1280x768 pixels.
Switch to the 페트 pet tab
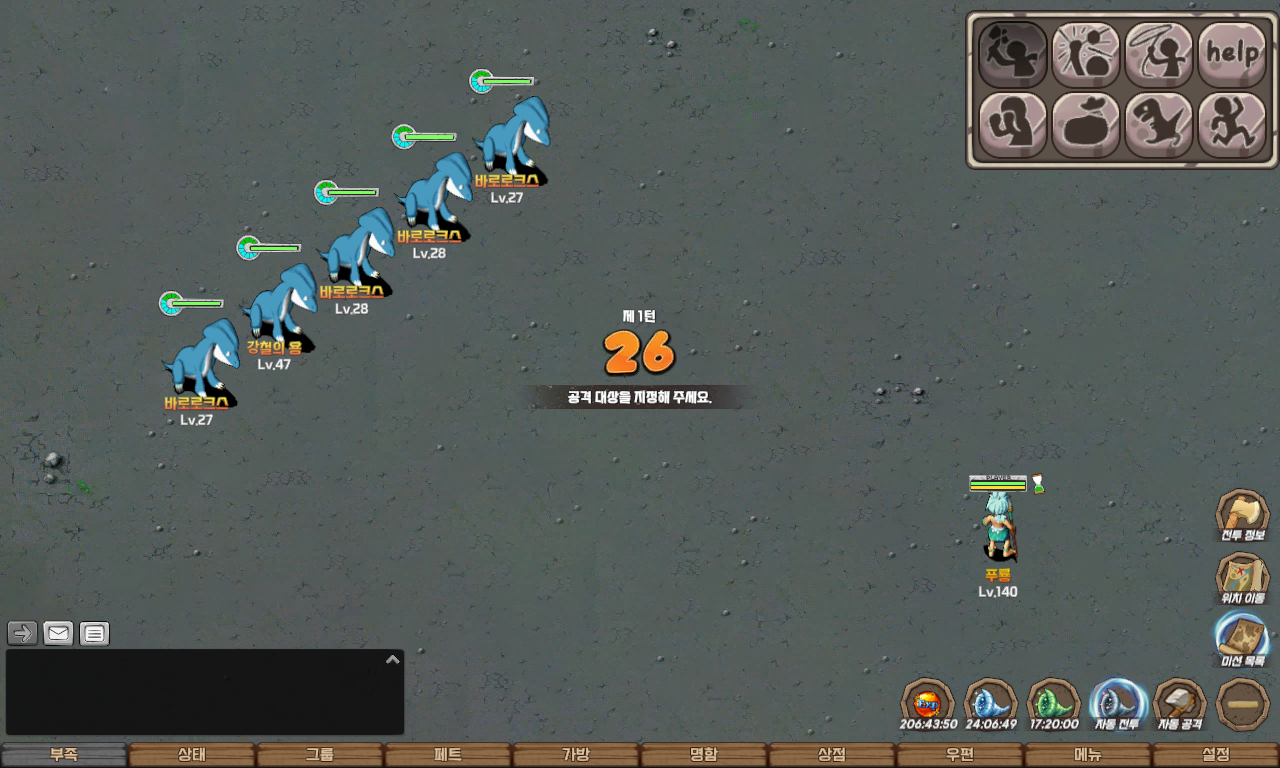(x=448, y=755)
